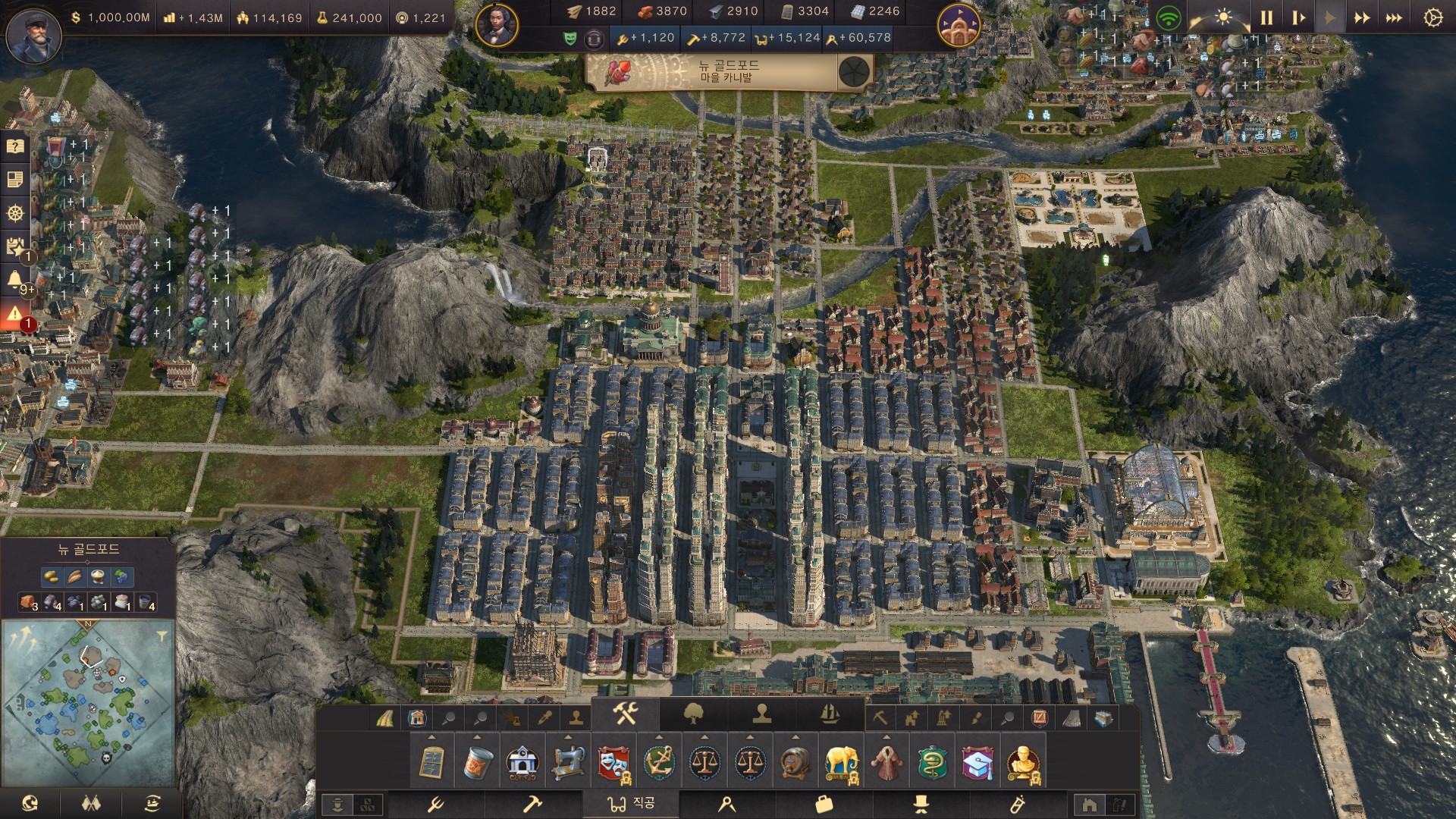The image size is (1456, 819).
Task: Switch to the investor top hat tier tab
Action: coord(921,804)
